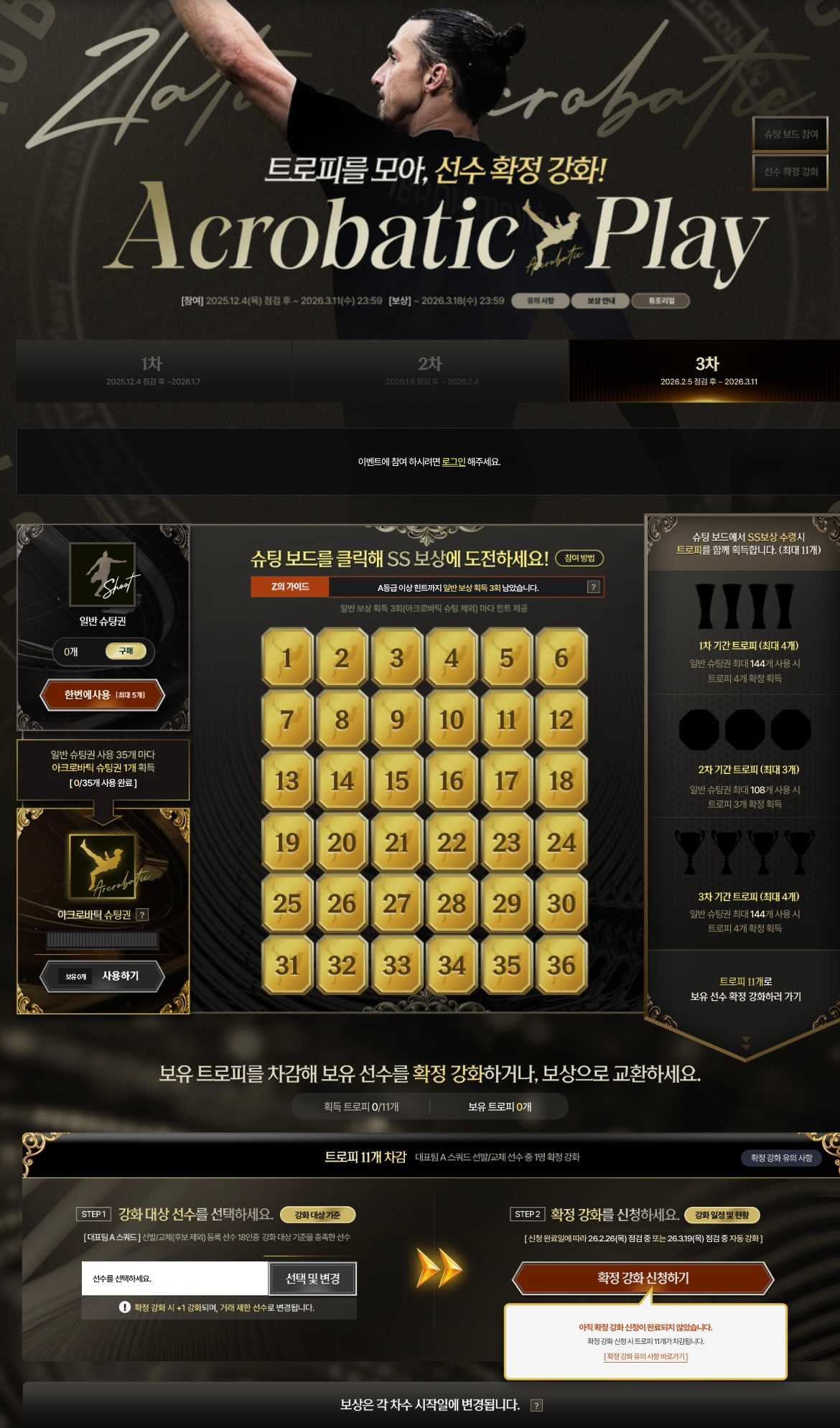Open the 튜토리얼 tutorial button
840x1428 pixels.
tap(661, 301)
